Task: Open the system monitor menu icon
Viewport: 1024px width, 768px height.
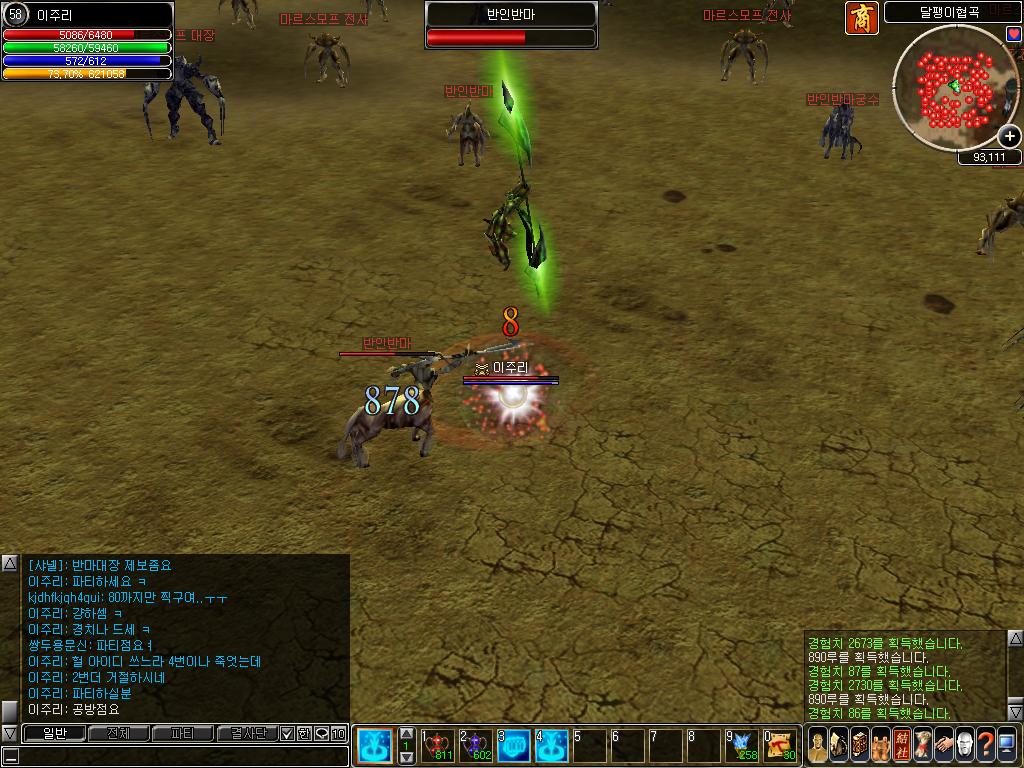Action: tap(1007, 745)
